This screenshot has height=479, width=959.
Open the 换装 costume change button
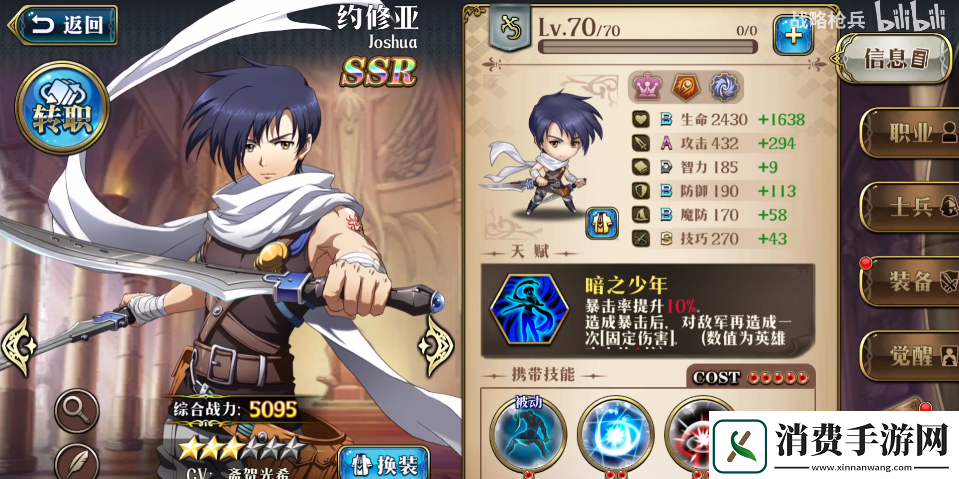pyautogui.click(x=383, y=462)
